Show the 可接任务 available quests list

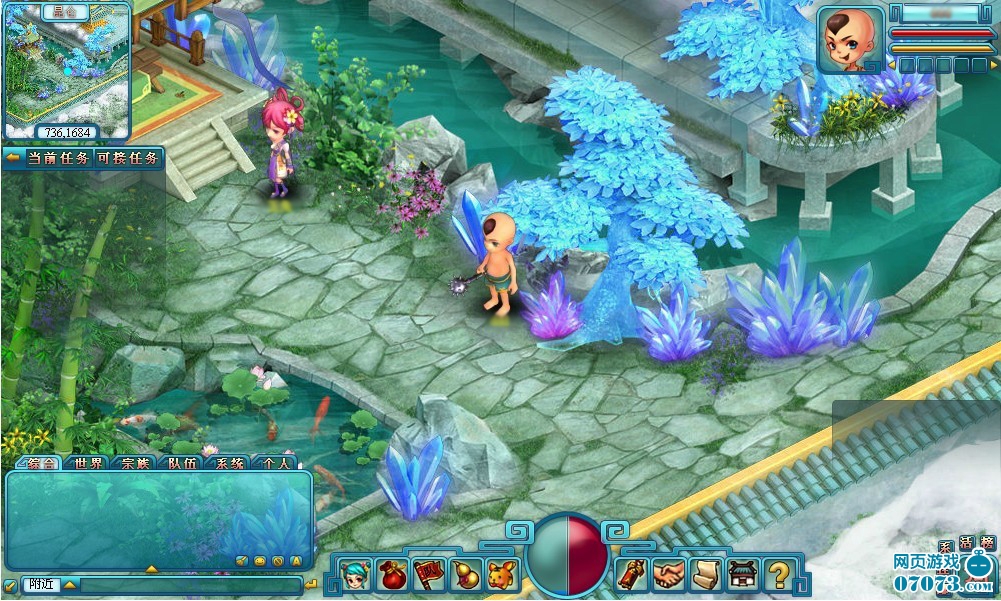[x=129, y=158]
